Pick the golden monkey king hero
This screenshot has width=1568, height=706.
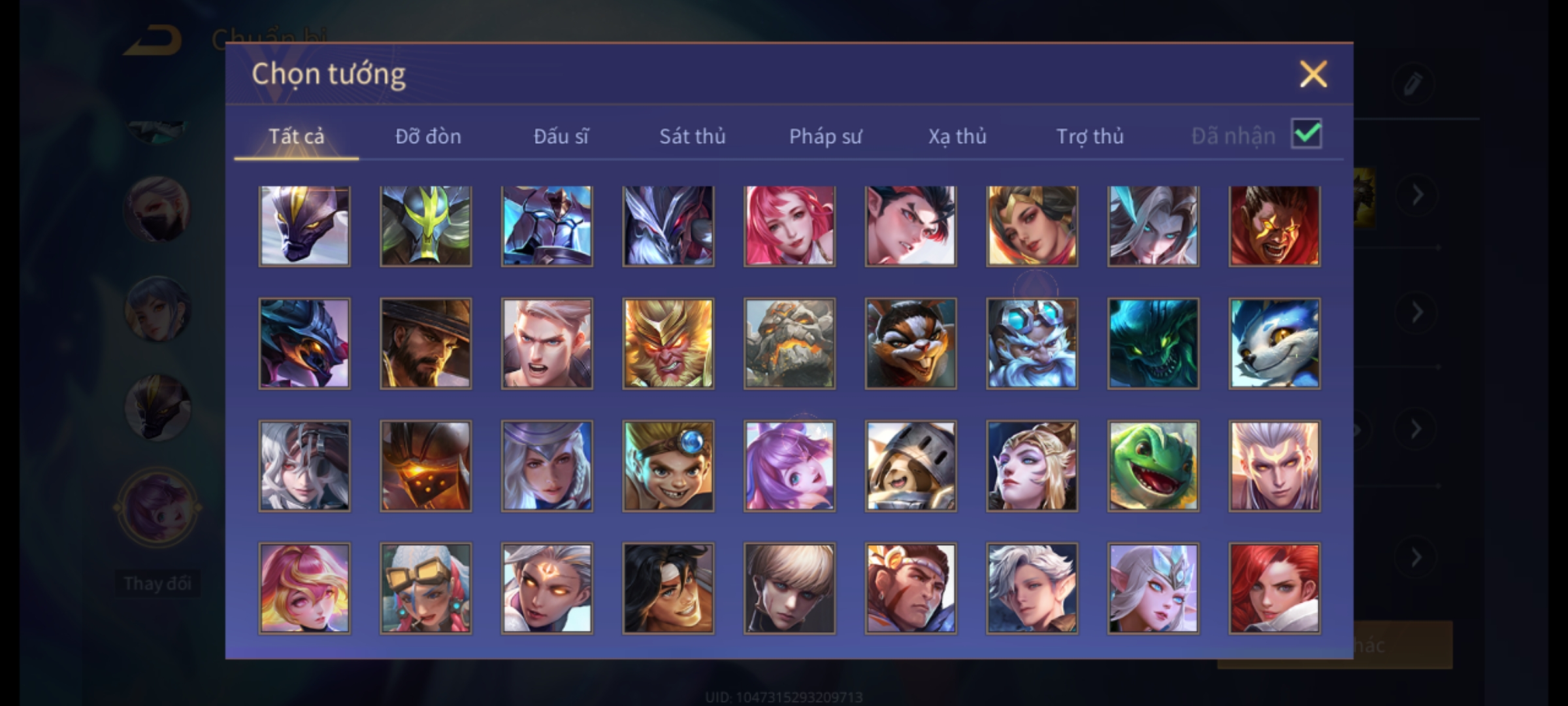668,344
